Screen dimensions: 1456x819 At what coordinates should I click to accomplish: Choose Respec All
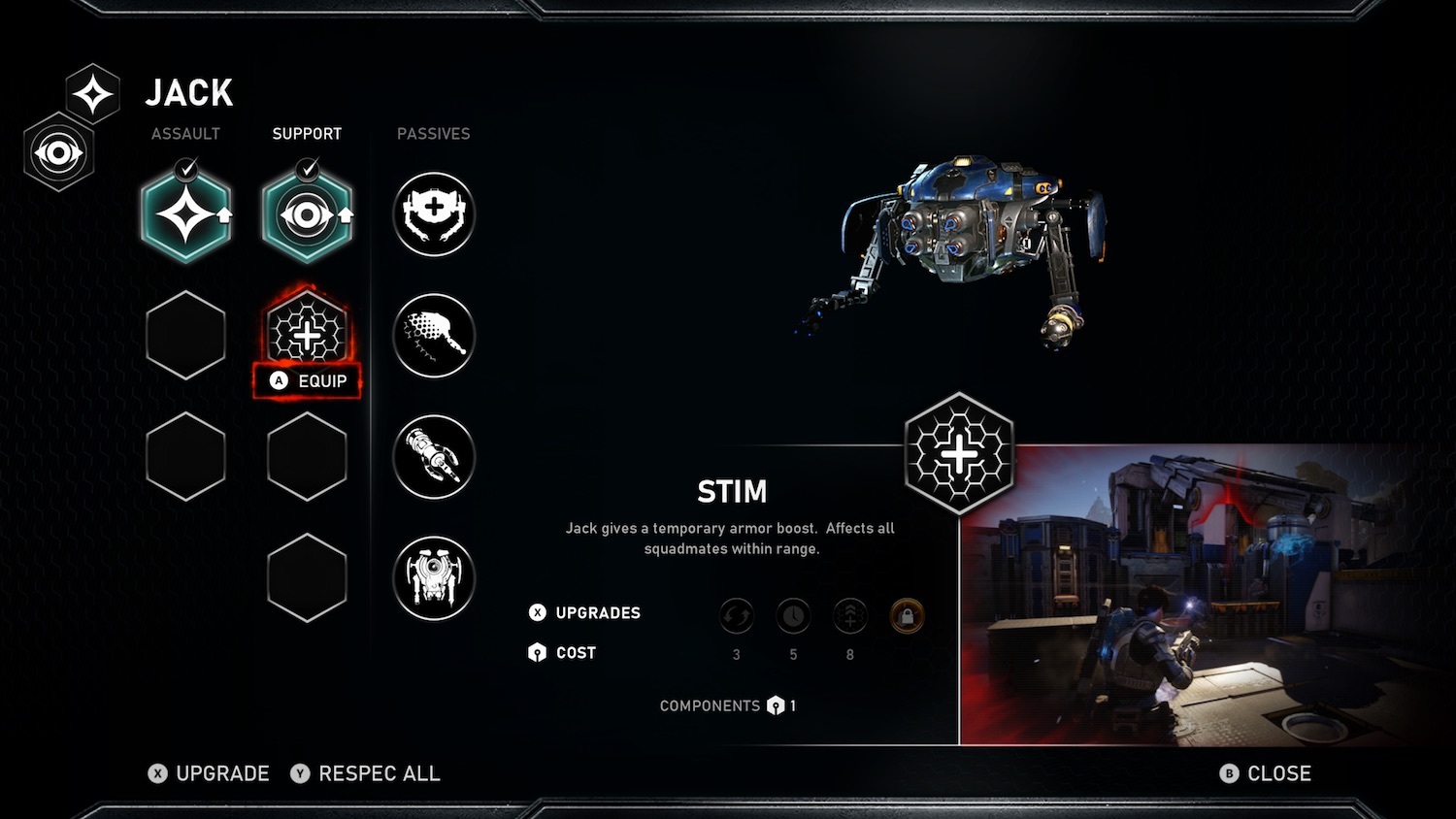click(366, 773)
